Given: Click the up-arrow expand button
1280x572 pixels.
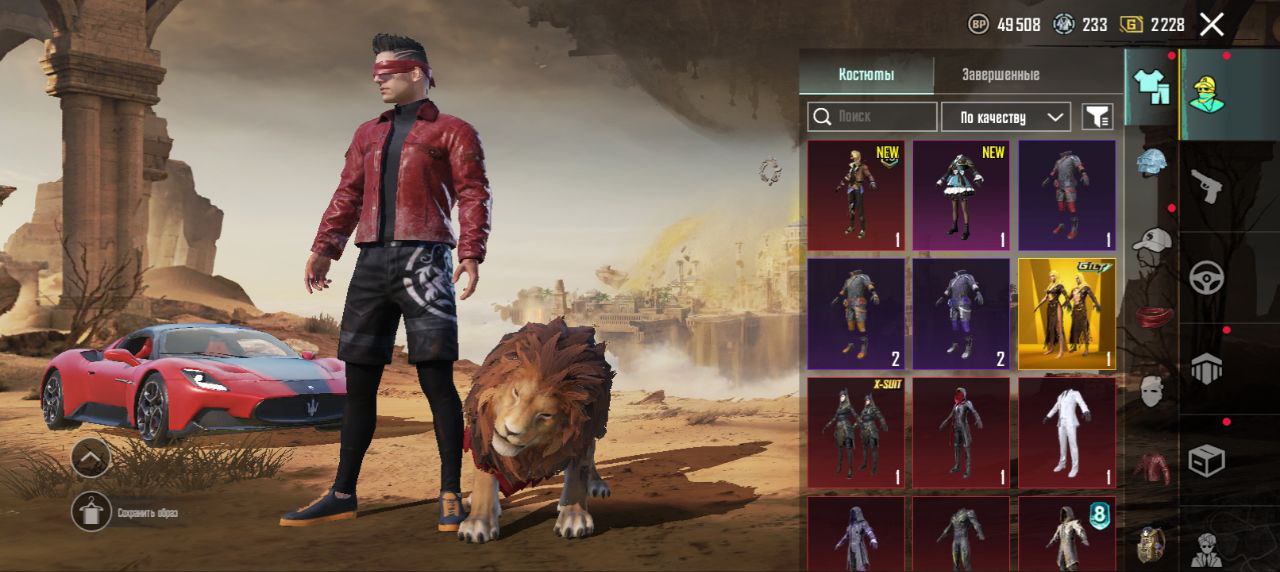Looking at the screenshot, I should [x=91, y=458].
